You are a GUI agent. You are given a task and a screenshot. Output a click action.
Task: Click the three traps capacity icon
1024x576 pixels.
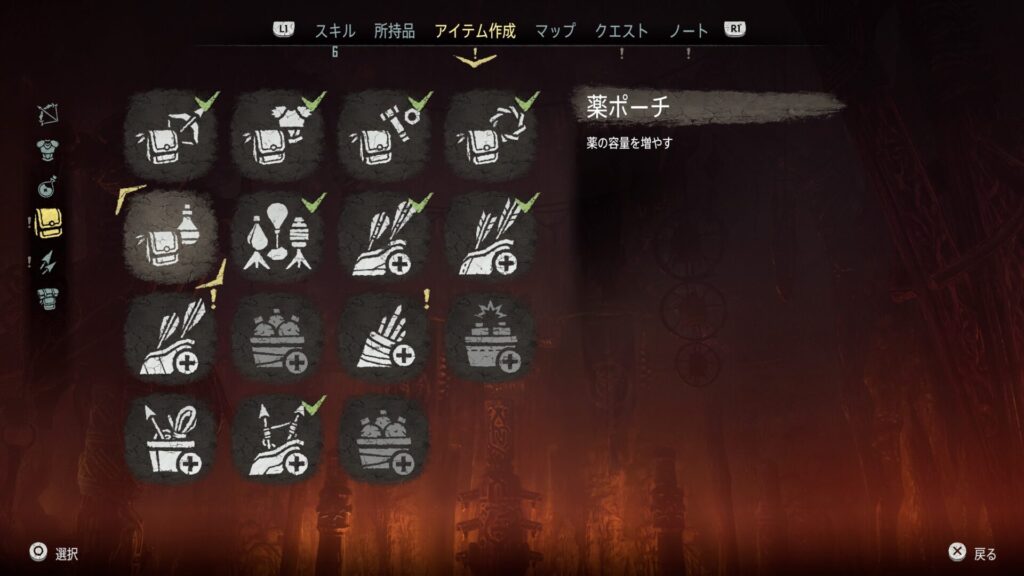click(277, 237)
